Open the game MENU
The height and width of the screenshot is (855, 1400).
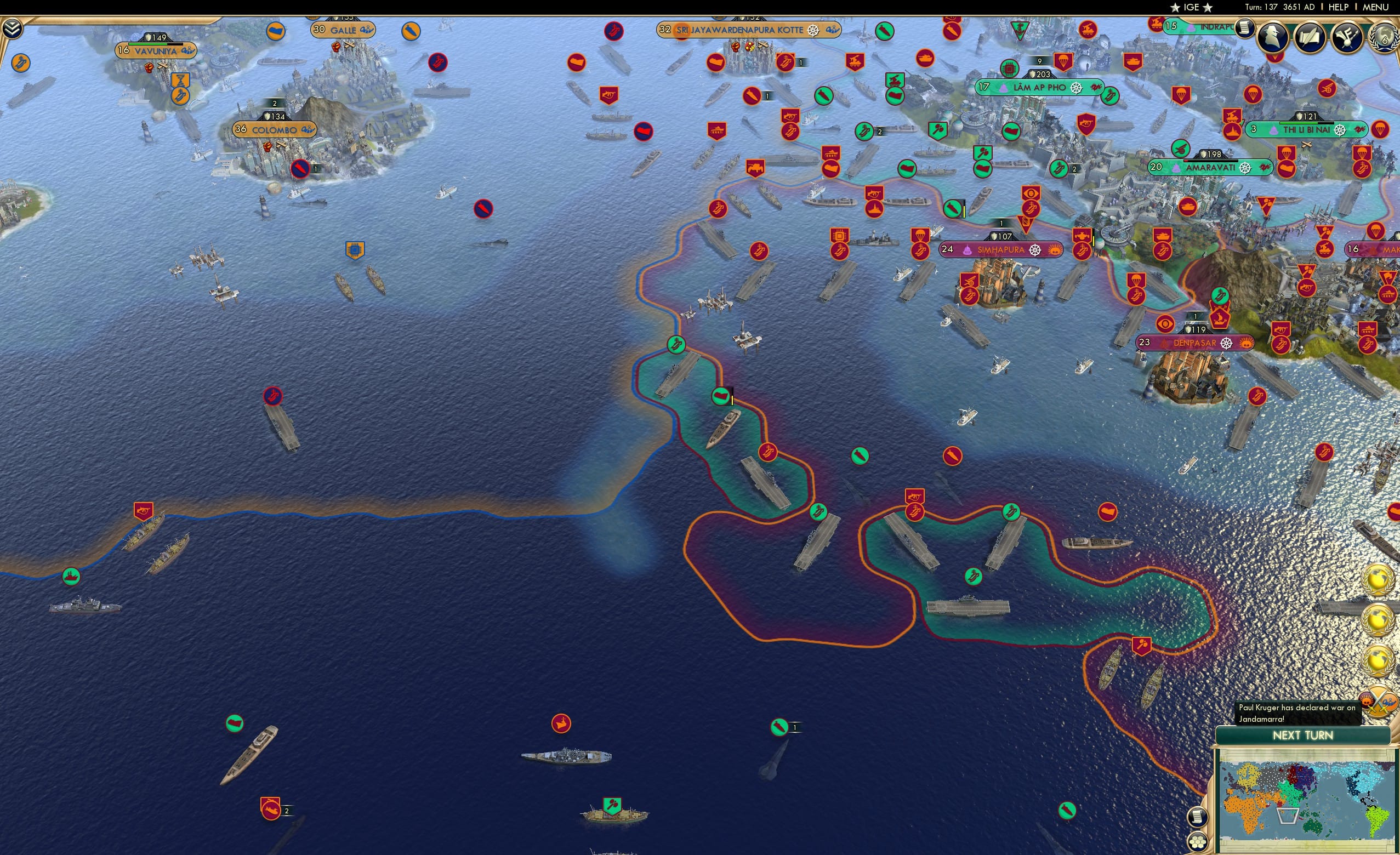point(1374,7)
